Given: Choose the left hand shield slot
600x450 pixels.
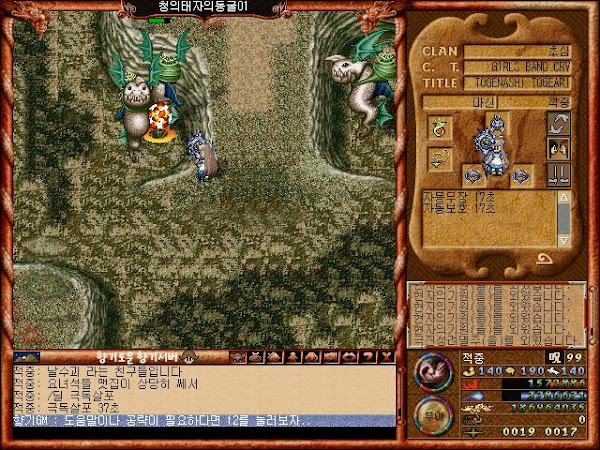Looking at the screenshot, I should click(472, 176).
